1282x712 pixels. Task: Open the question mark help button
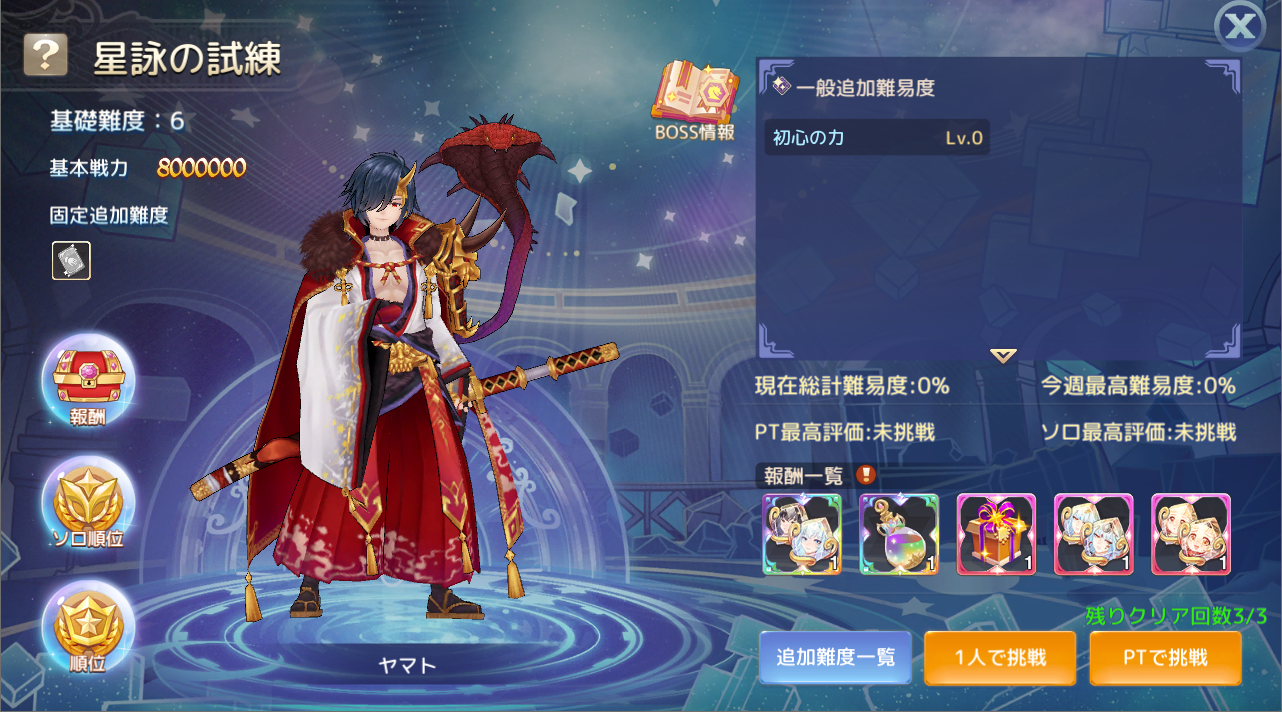click(46, 56)
